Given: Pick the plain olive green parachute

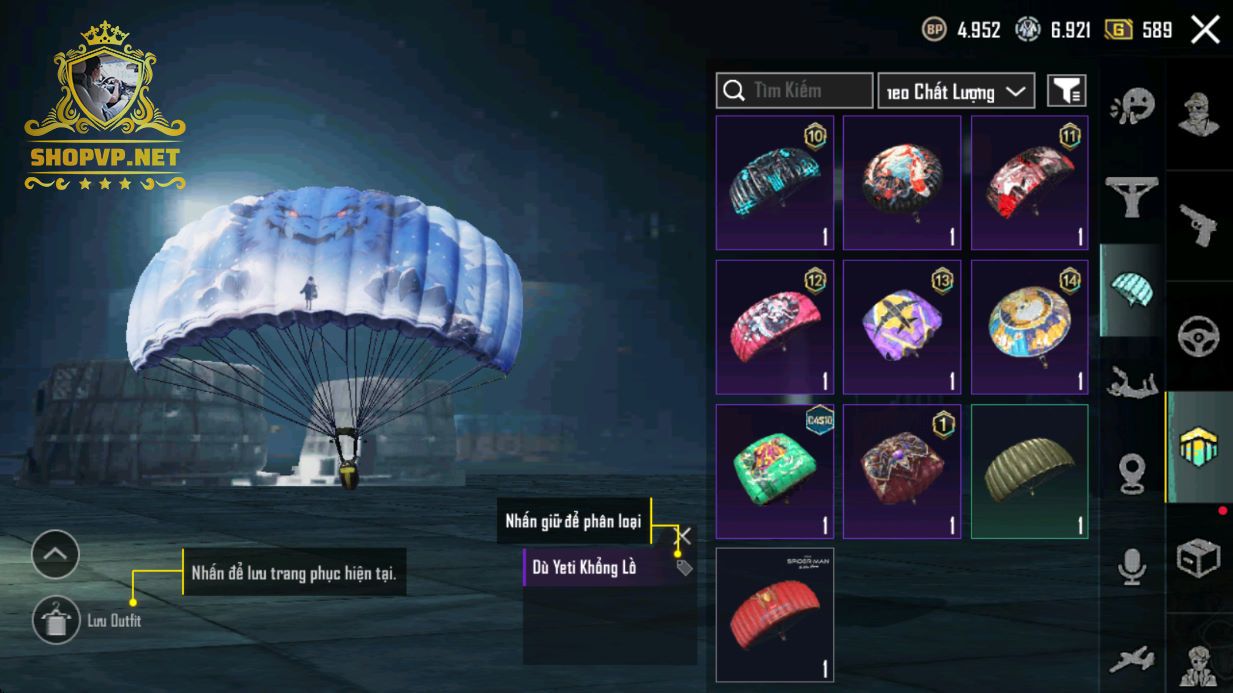Looking at the screenshot, I should point(1029,471).
